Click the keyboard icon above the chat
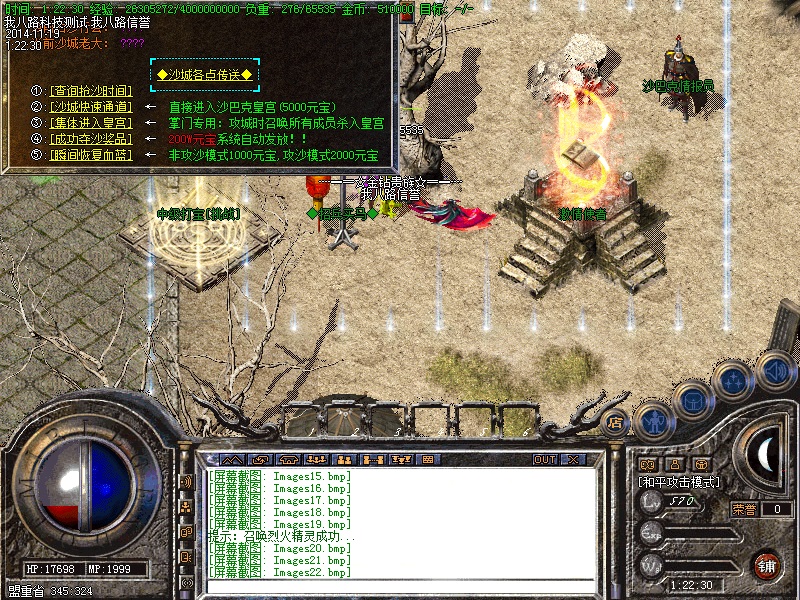The width and height of the screenshot is (800, 600). coord(427,460)
